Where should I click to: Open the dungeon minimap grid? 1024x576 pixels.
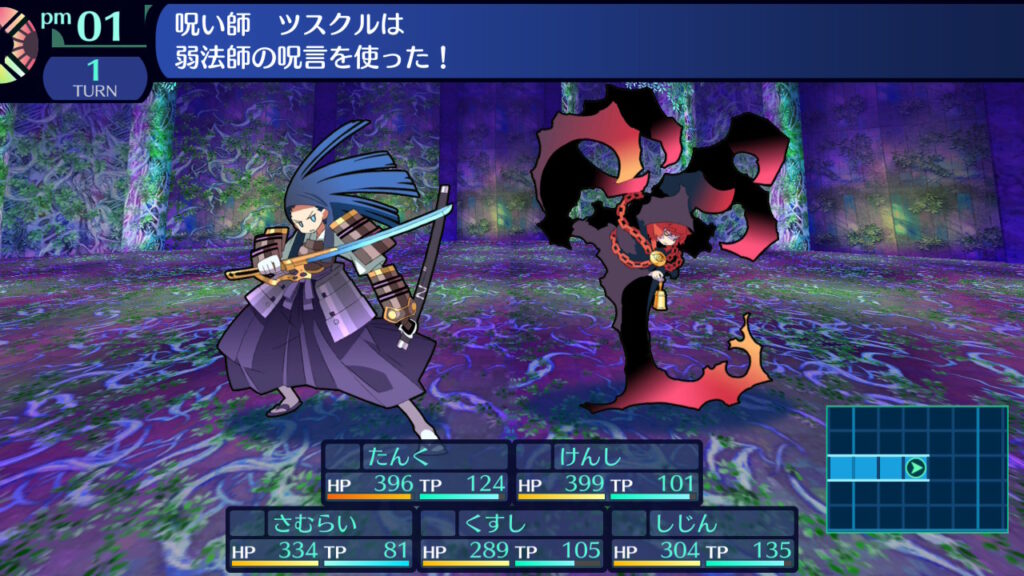tap(916, 467)
